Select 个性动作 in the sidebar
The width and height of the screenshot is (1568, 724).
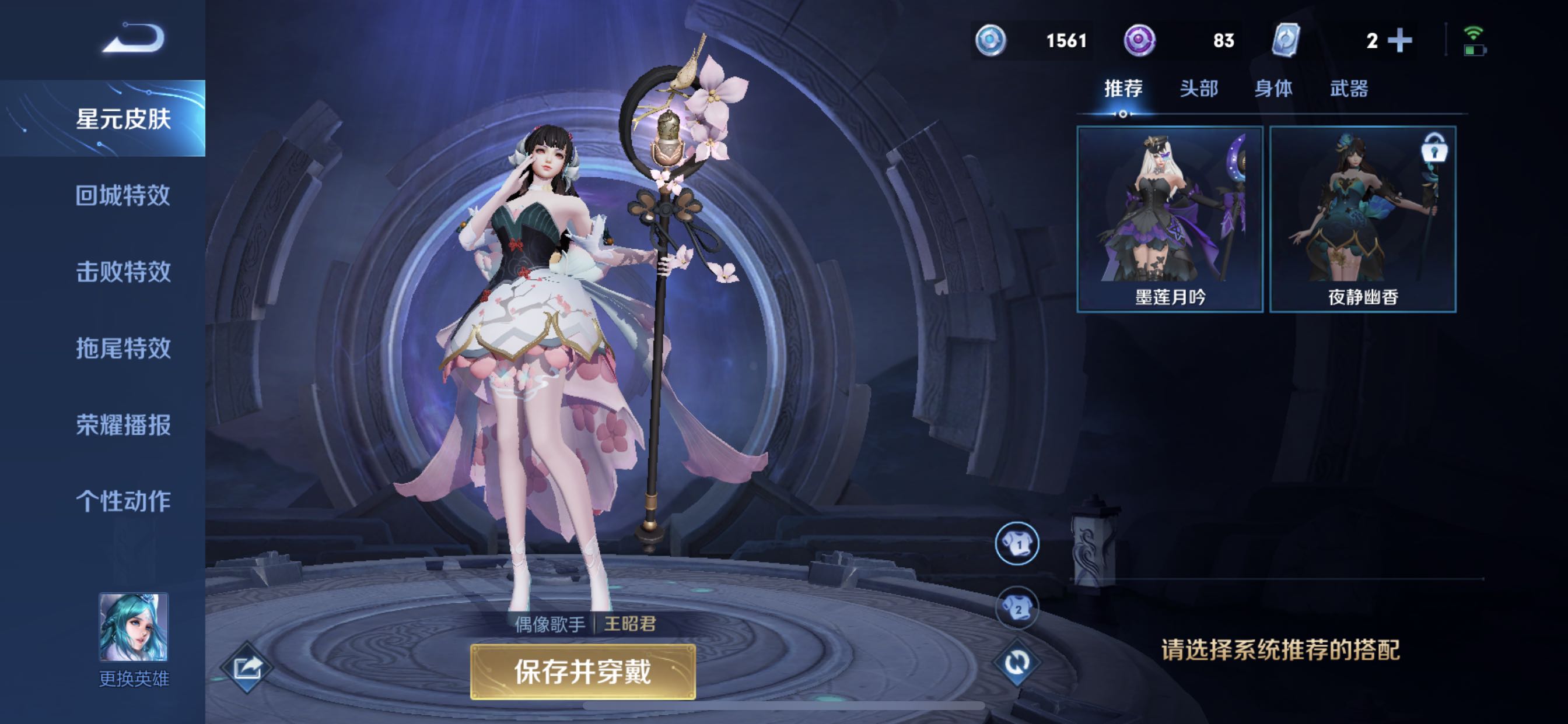pos(125,501)
